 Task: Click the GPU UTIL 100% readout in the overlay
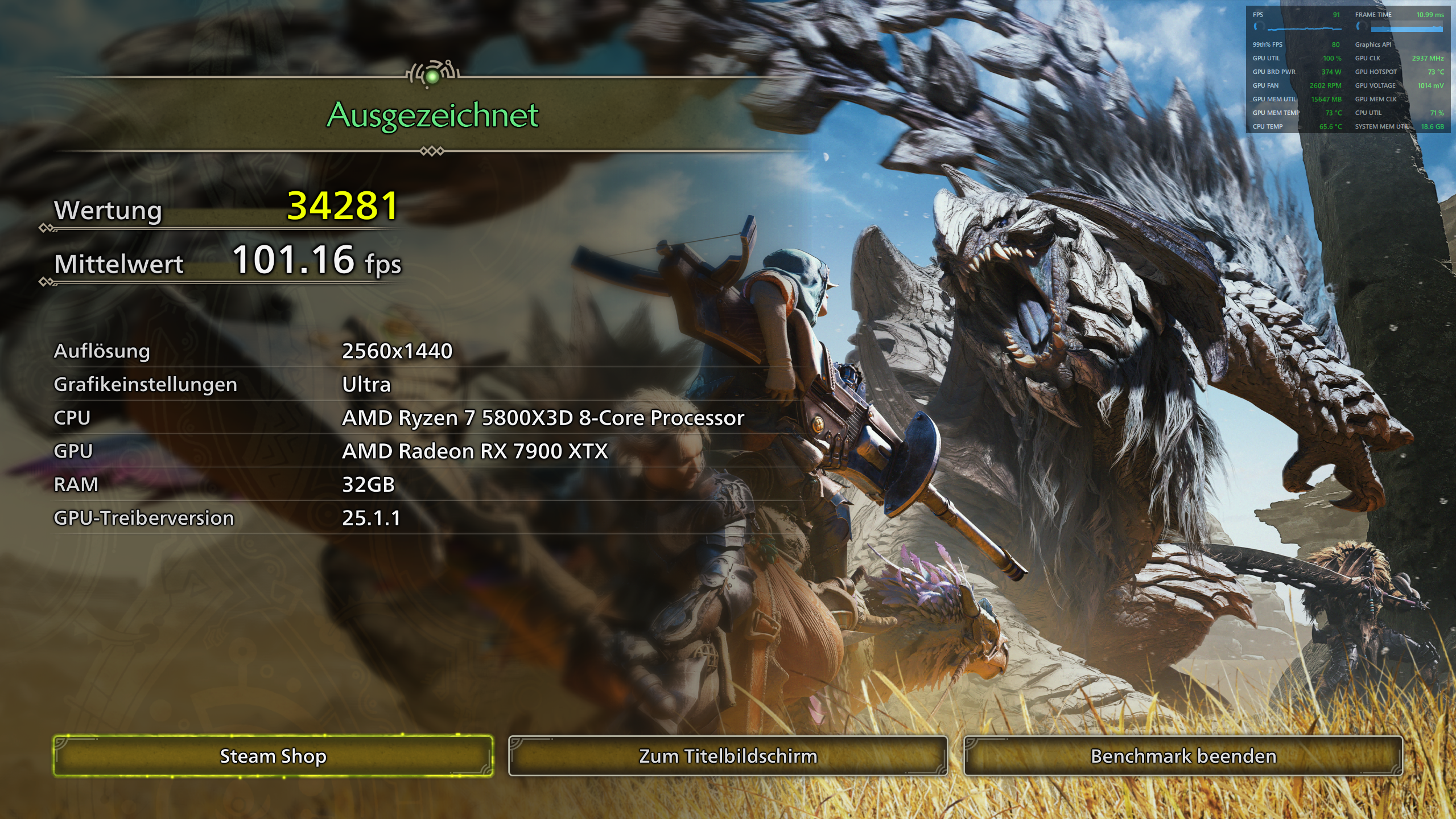1332,59
